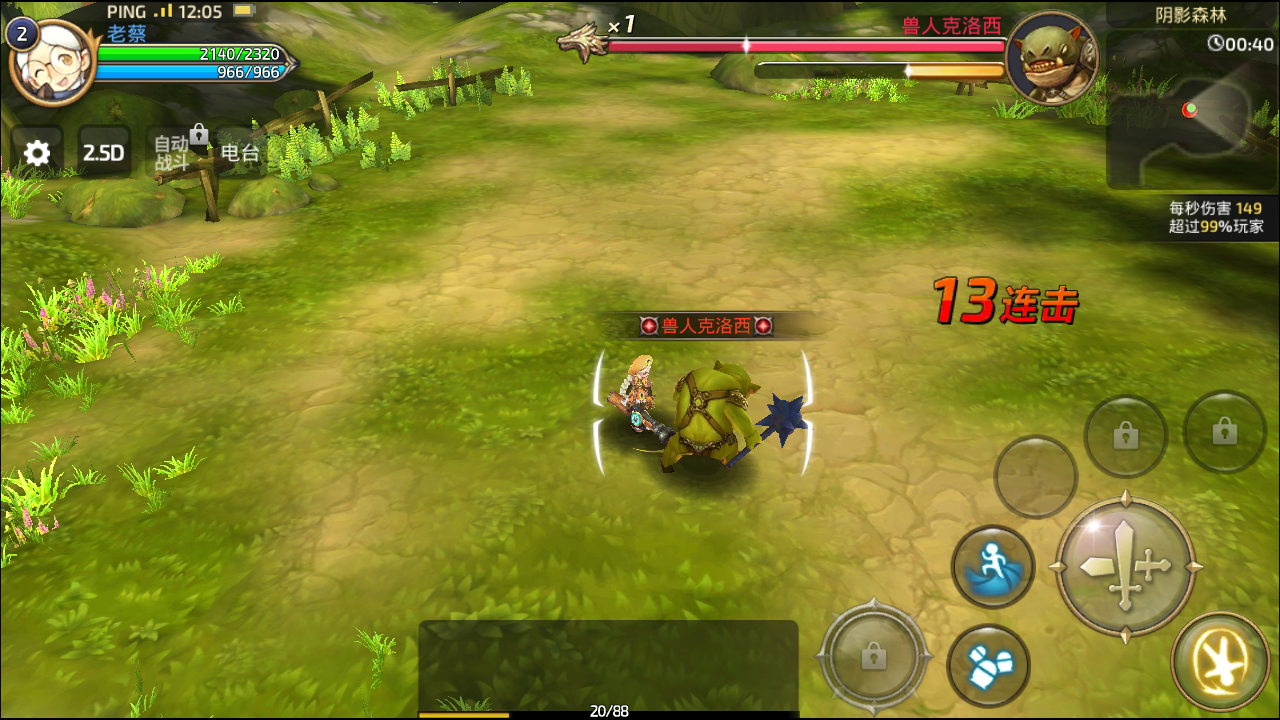The image size is (1280, 720).
Task: Select the orc boss portrait
Action: click(x=1052, y=58)
